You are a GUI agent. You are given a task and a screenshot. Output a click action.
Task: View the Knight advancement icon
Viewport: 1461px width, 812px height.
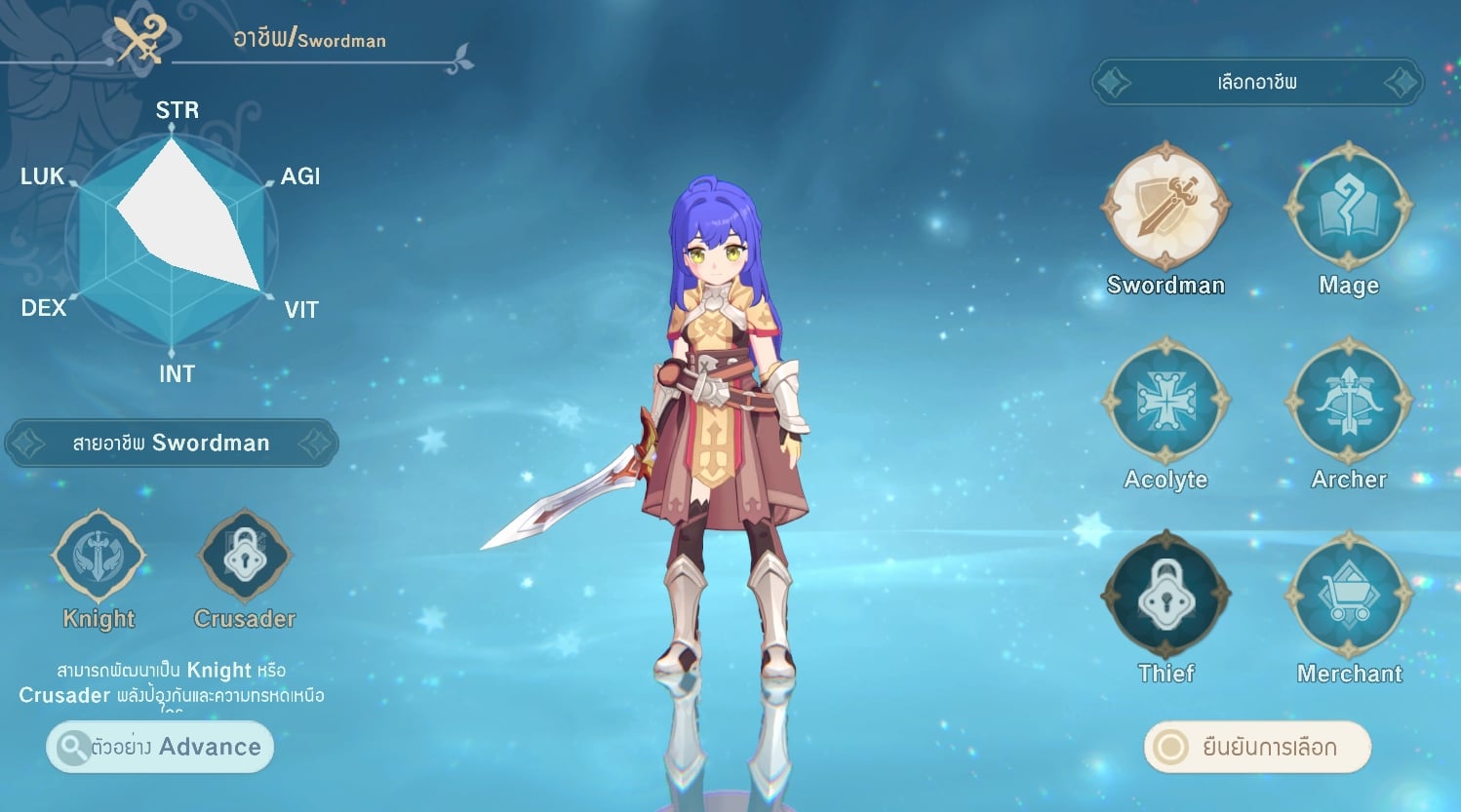click(99, 558)
